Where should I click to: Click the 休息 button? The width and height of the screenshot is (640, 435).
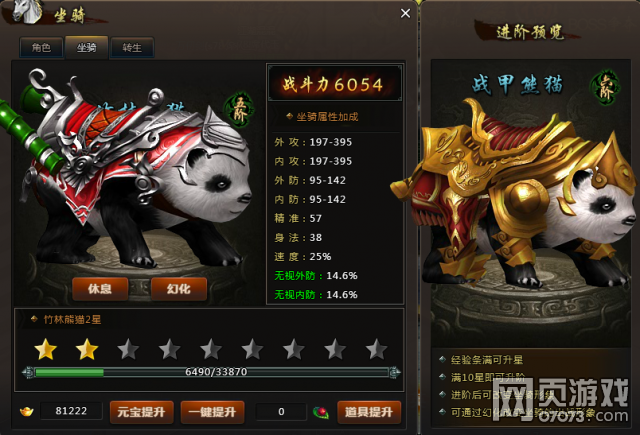point(99,289)
